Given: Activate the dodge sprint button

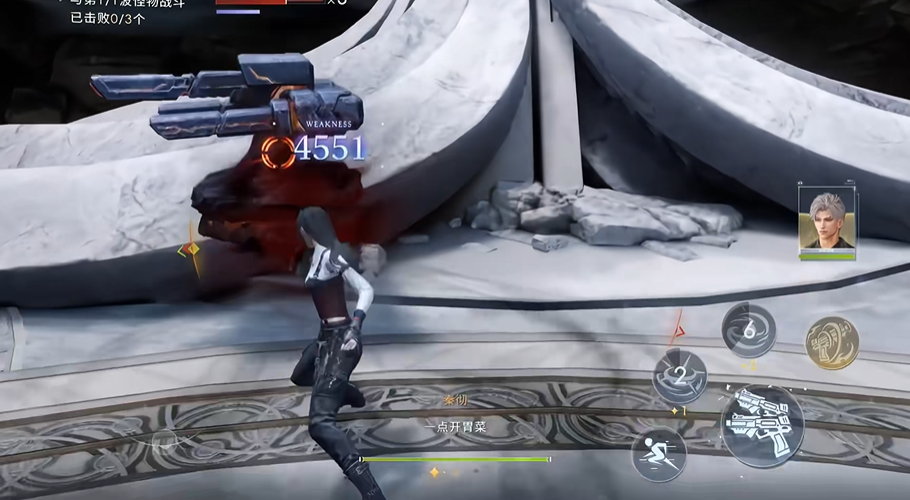Looking at the screenshot, I should click(658, 454).
